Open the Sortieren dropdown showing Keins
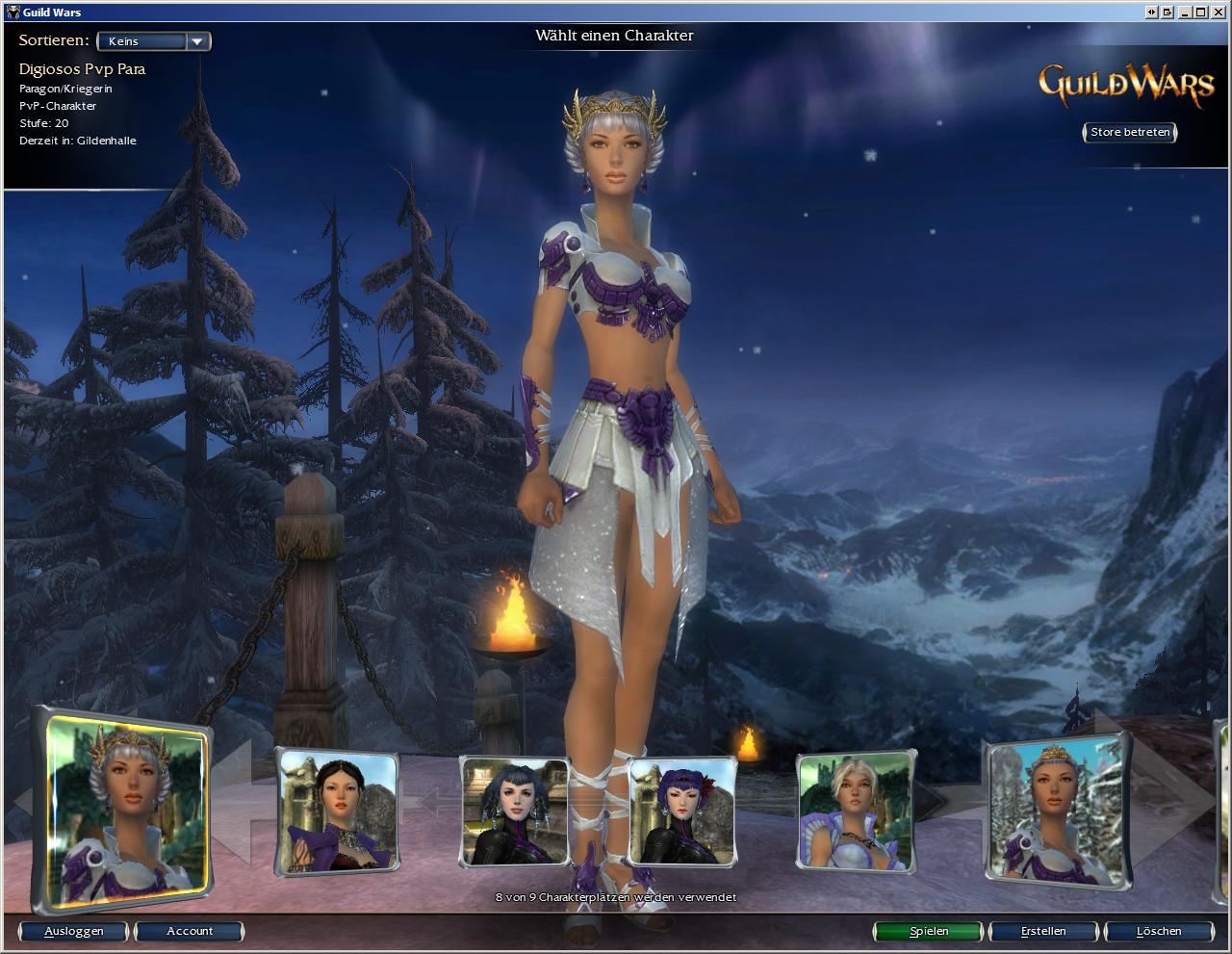This screenshot has width=1232, height=954. point(154,41)
